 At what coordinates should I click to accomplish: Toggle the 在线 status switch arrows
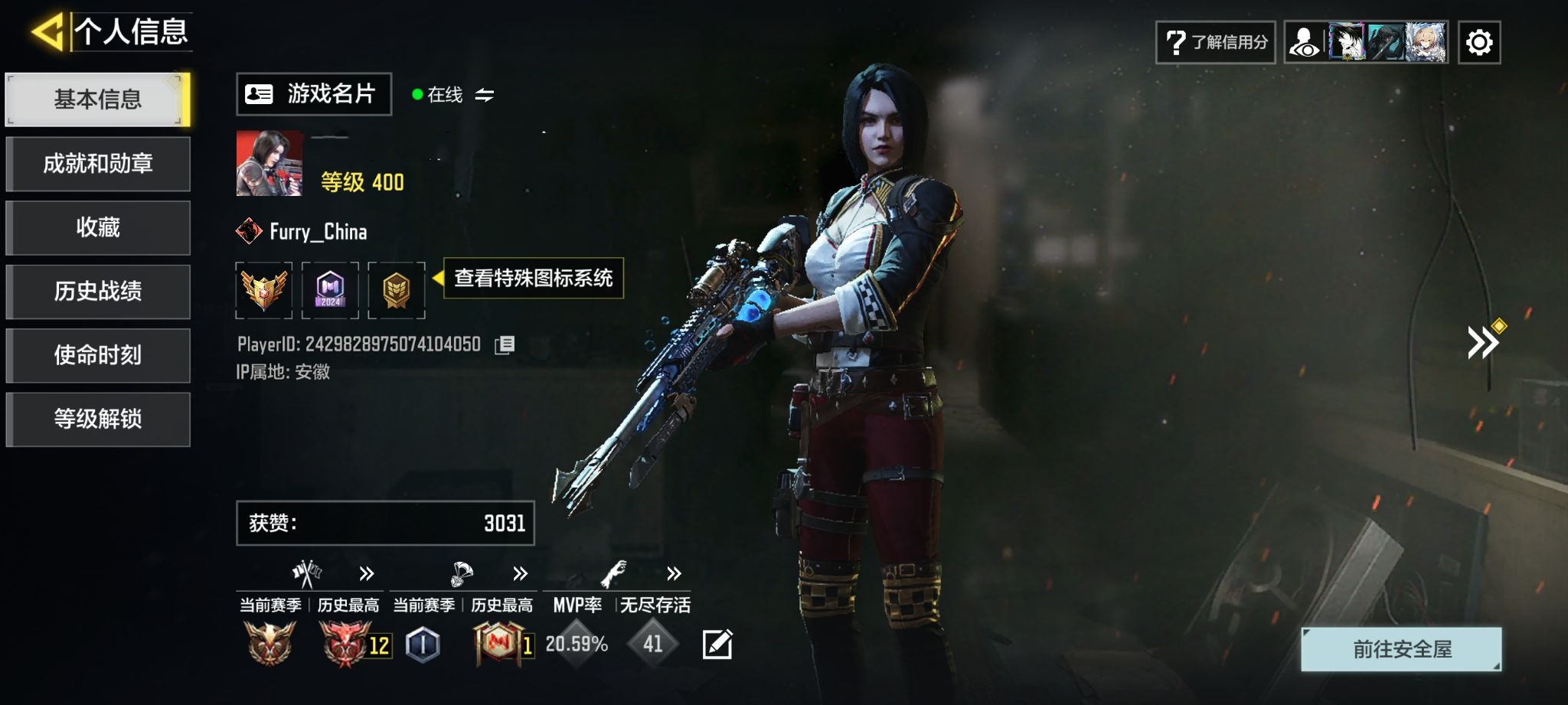(x=485, y=95)
